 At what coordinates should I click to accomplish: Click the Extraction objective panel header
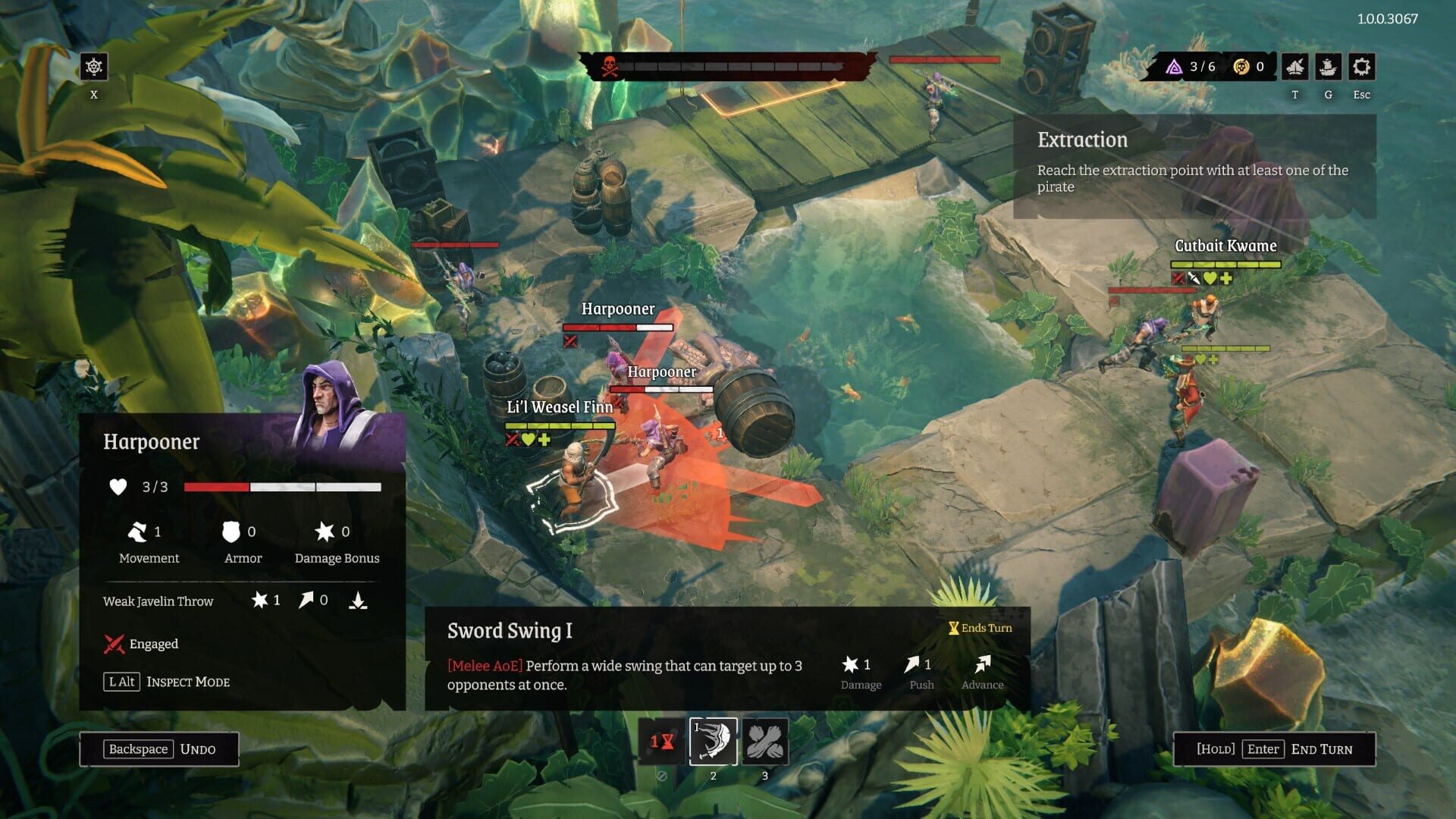point(1082,140)
